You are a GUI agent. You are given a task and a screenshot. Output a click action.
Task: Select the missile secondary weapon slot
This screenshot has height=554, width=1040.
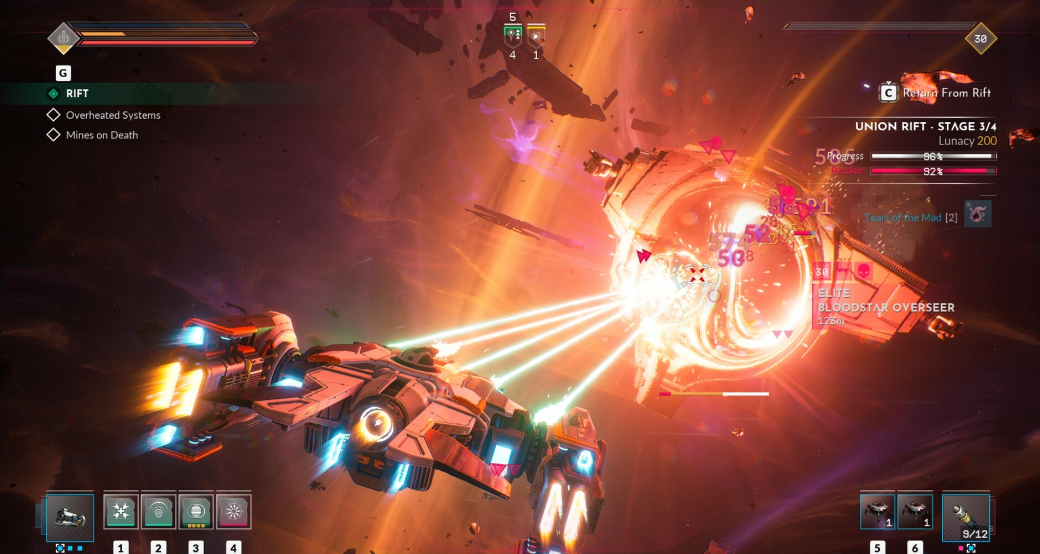pos(965,516)
